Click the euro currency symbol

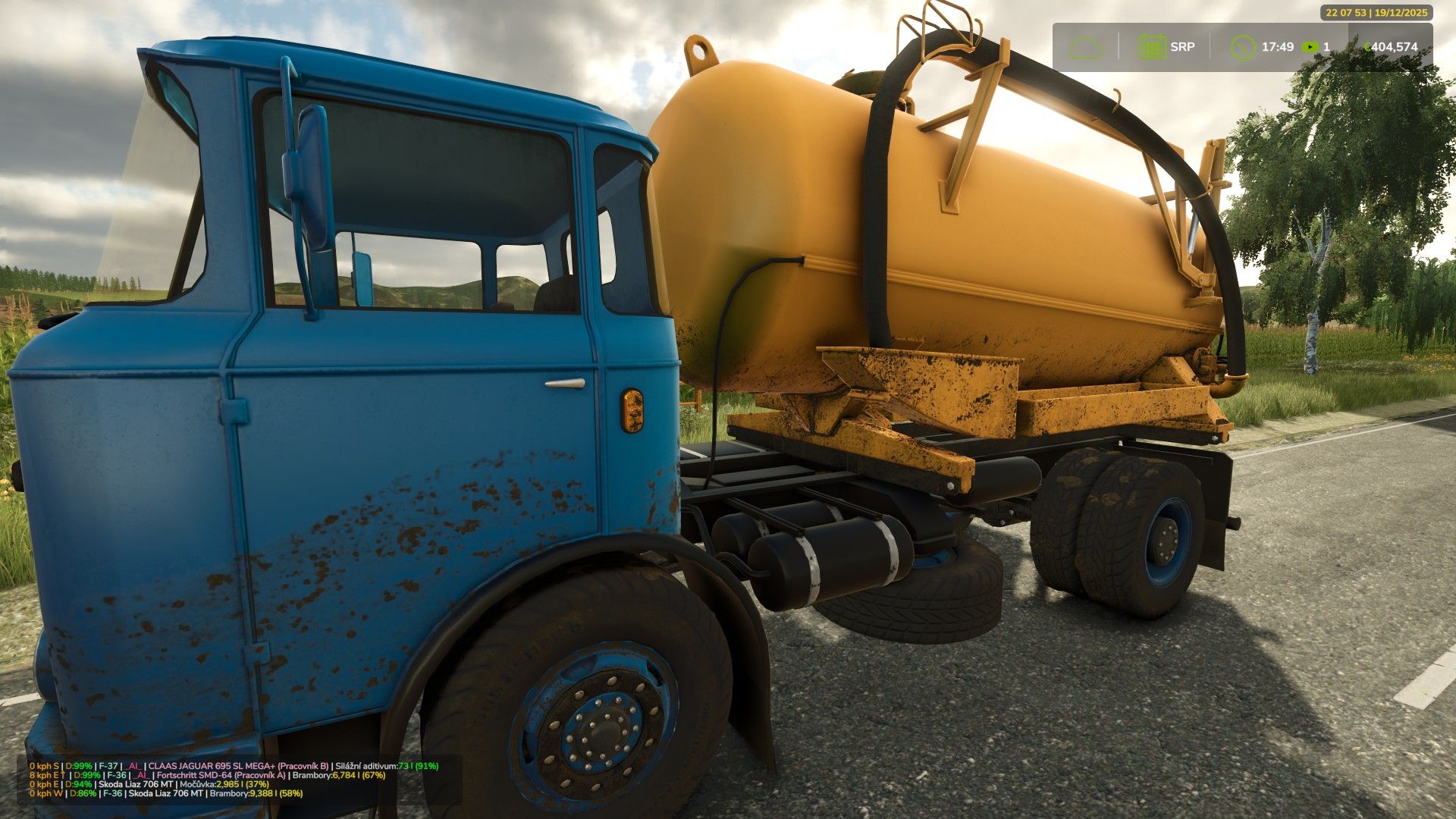point(1369,46)
